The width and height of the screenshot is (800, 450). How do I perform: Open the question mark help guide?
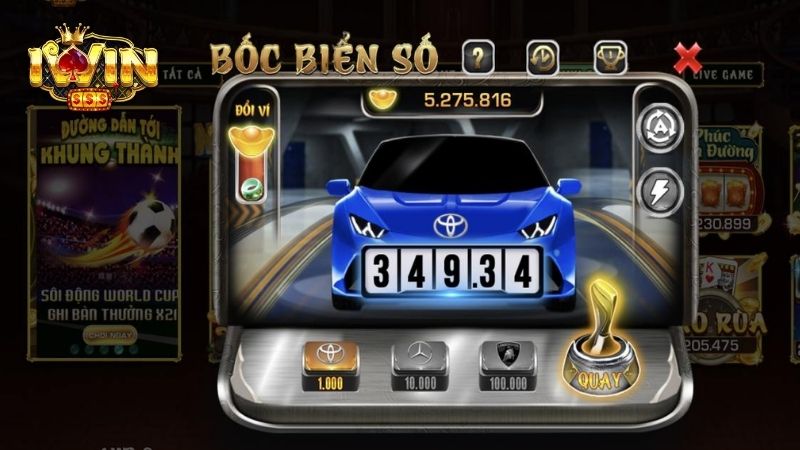coord(477,57)
